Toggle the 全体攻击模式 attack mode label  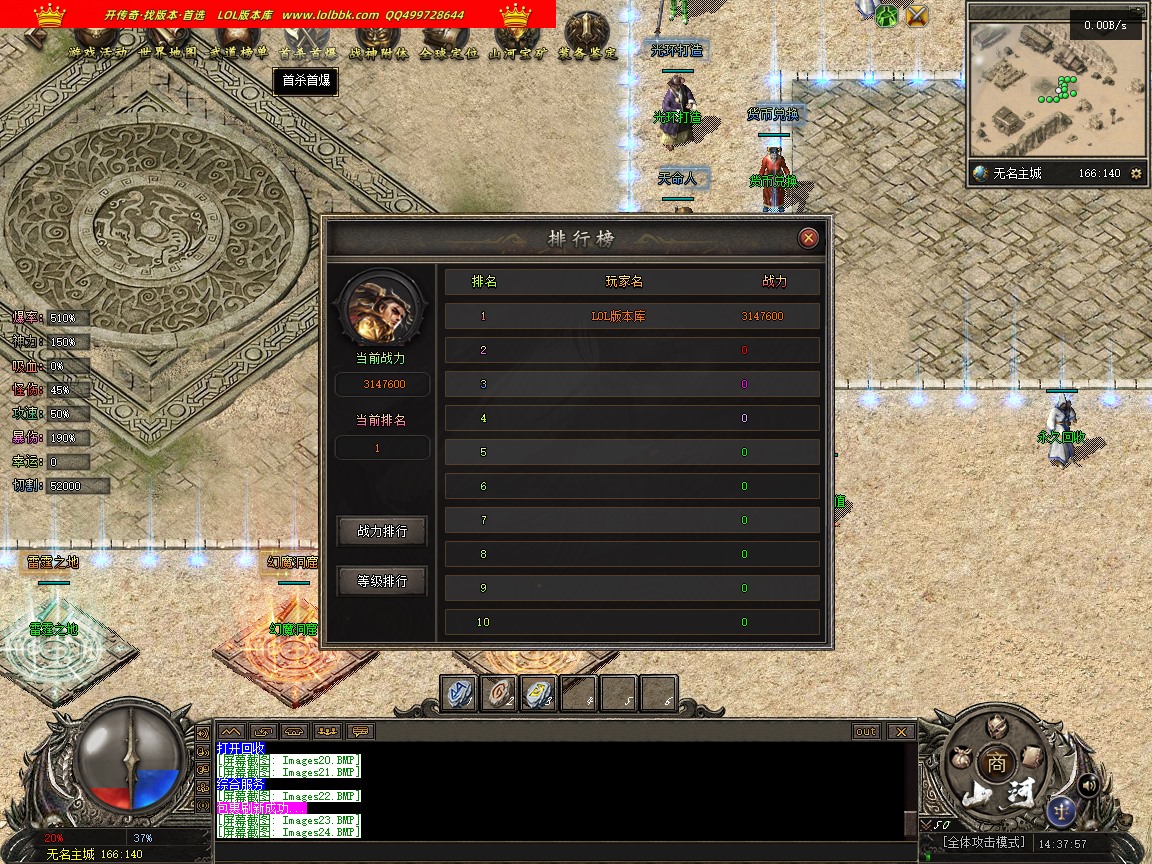click(x=985, y=843)
